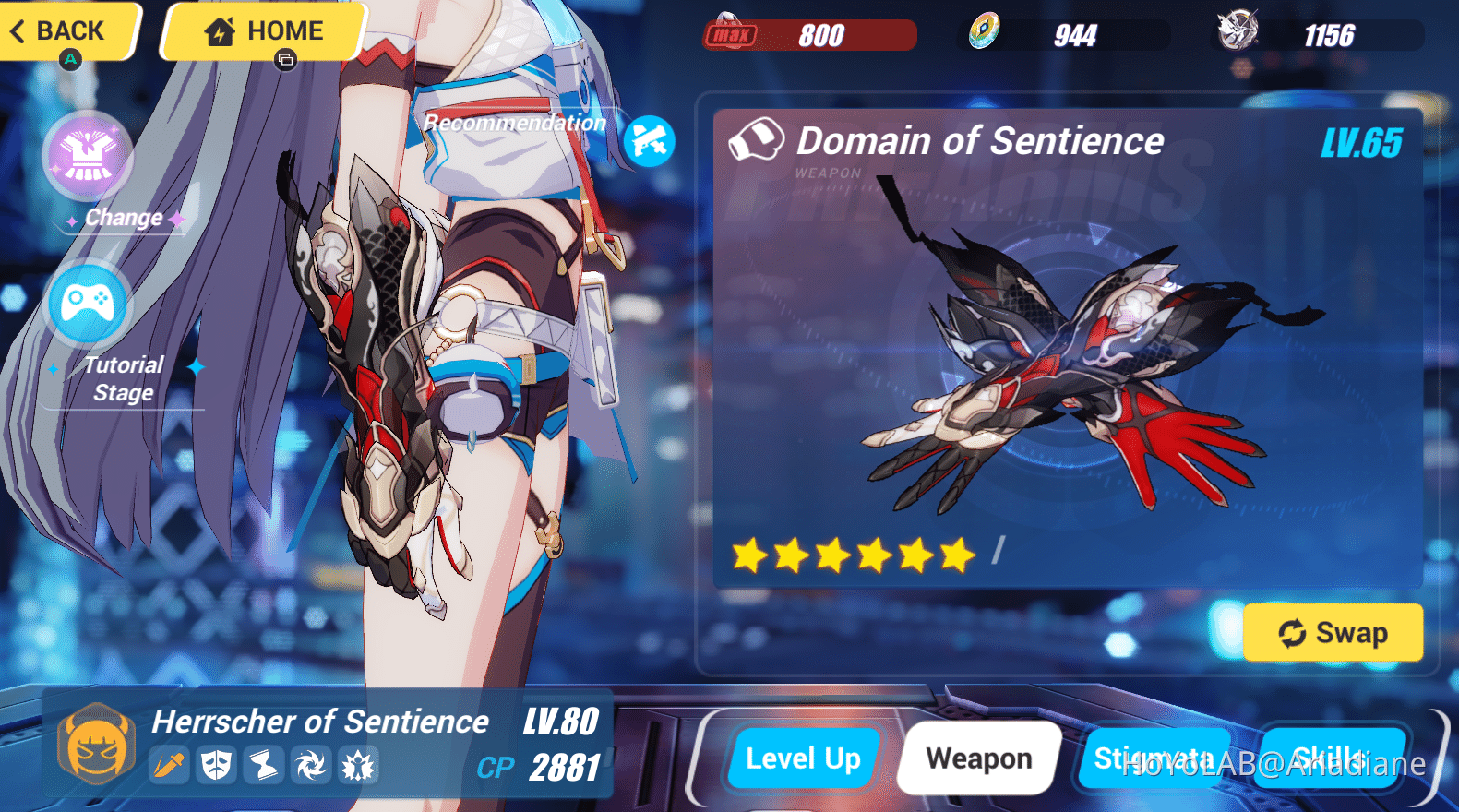Switch to the Weapon tab
The width and height of the screenshot is (1459, 812).
tap(977, 758)
